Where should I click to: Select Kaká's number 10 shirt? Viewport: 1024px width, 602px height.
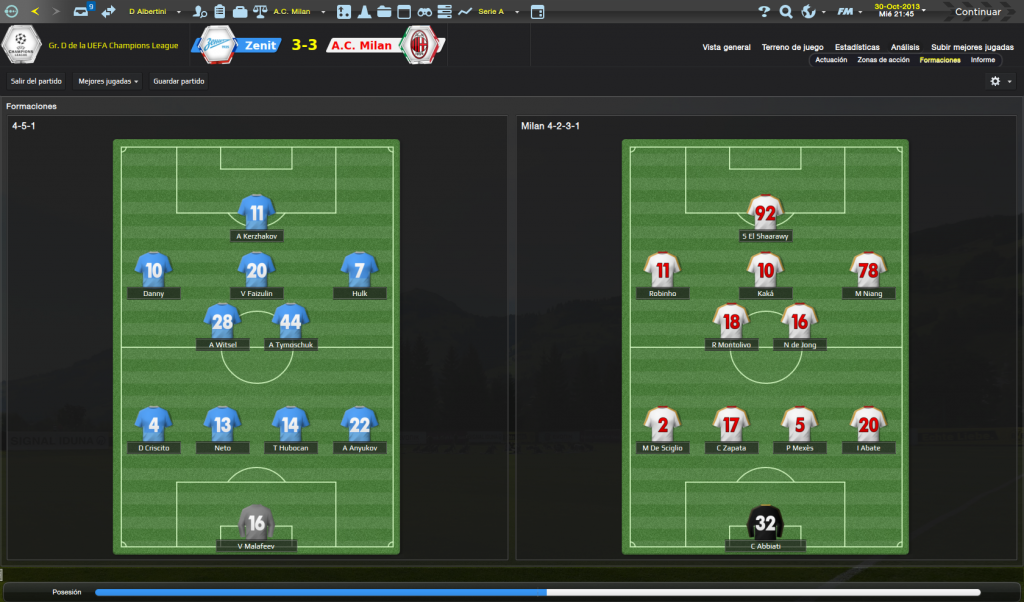click(766, 270)
